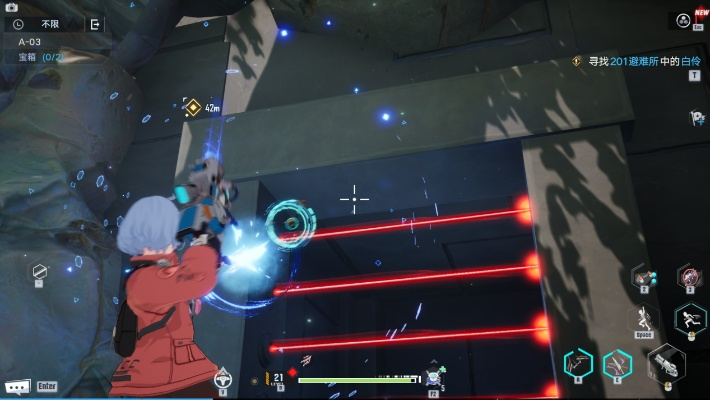Click the teammate icon beside the health bar

(x=434, y=377)
